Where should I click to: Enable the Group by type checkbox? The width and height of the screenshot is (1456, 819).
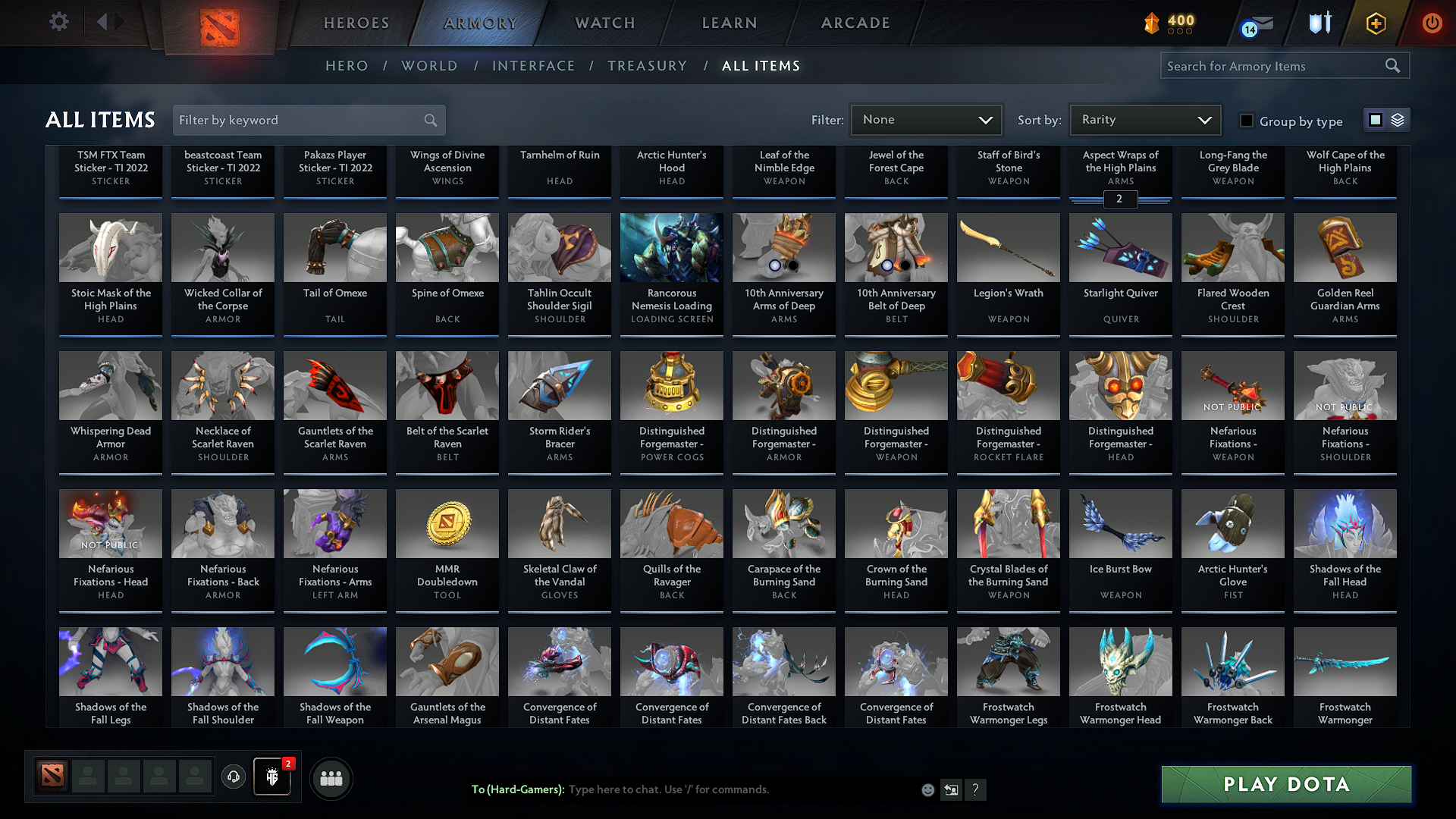tap(1246, 121)
